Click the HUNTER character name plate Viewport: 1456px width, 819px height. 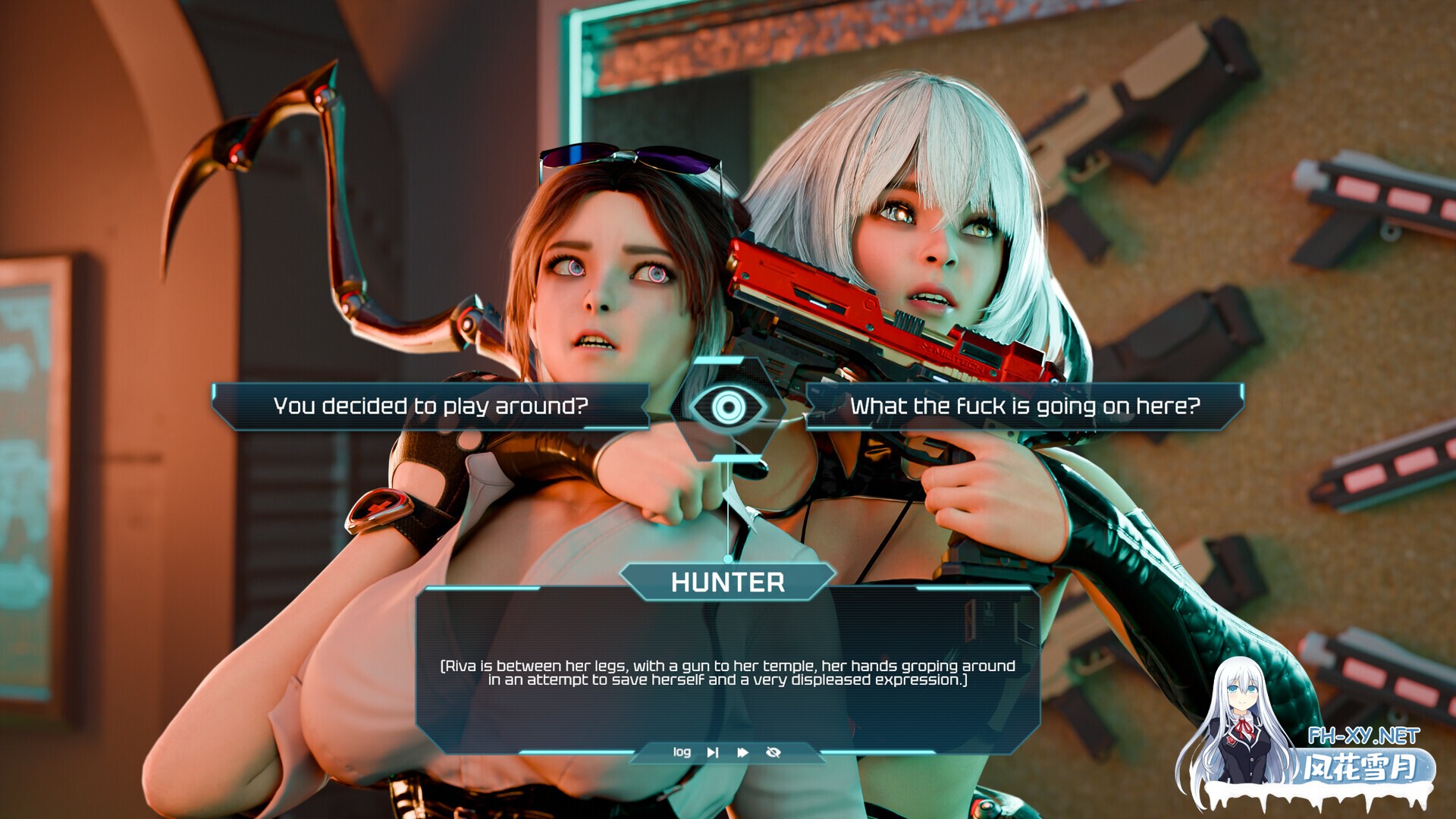pos(727,584)
